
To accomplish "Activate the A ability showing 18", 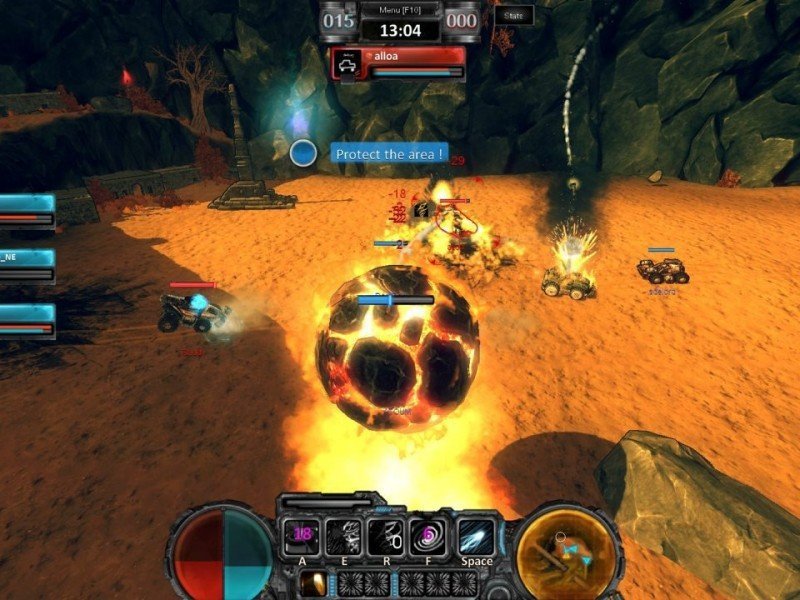I will [x=301, y=537].
